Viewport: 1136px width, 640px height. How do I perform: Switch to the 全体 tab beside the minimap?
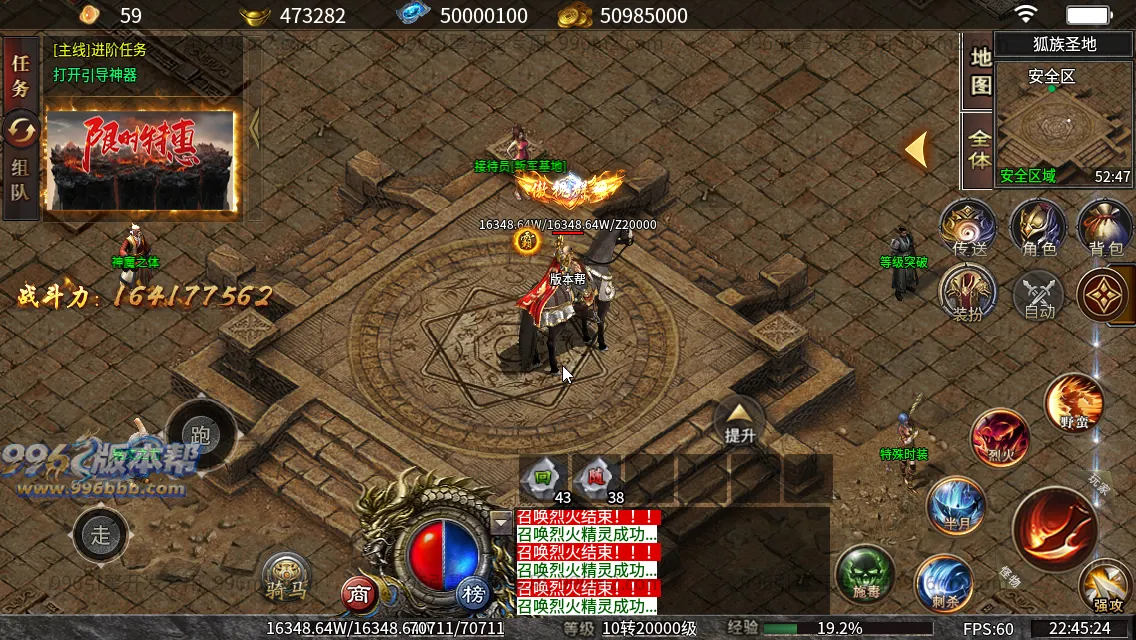pyautogui.click(x=980, y=148)
